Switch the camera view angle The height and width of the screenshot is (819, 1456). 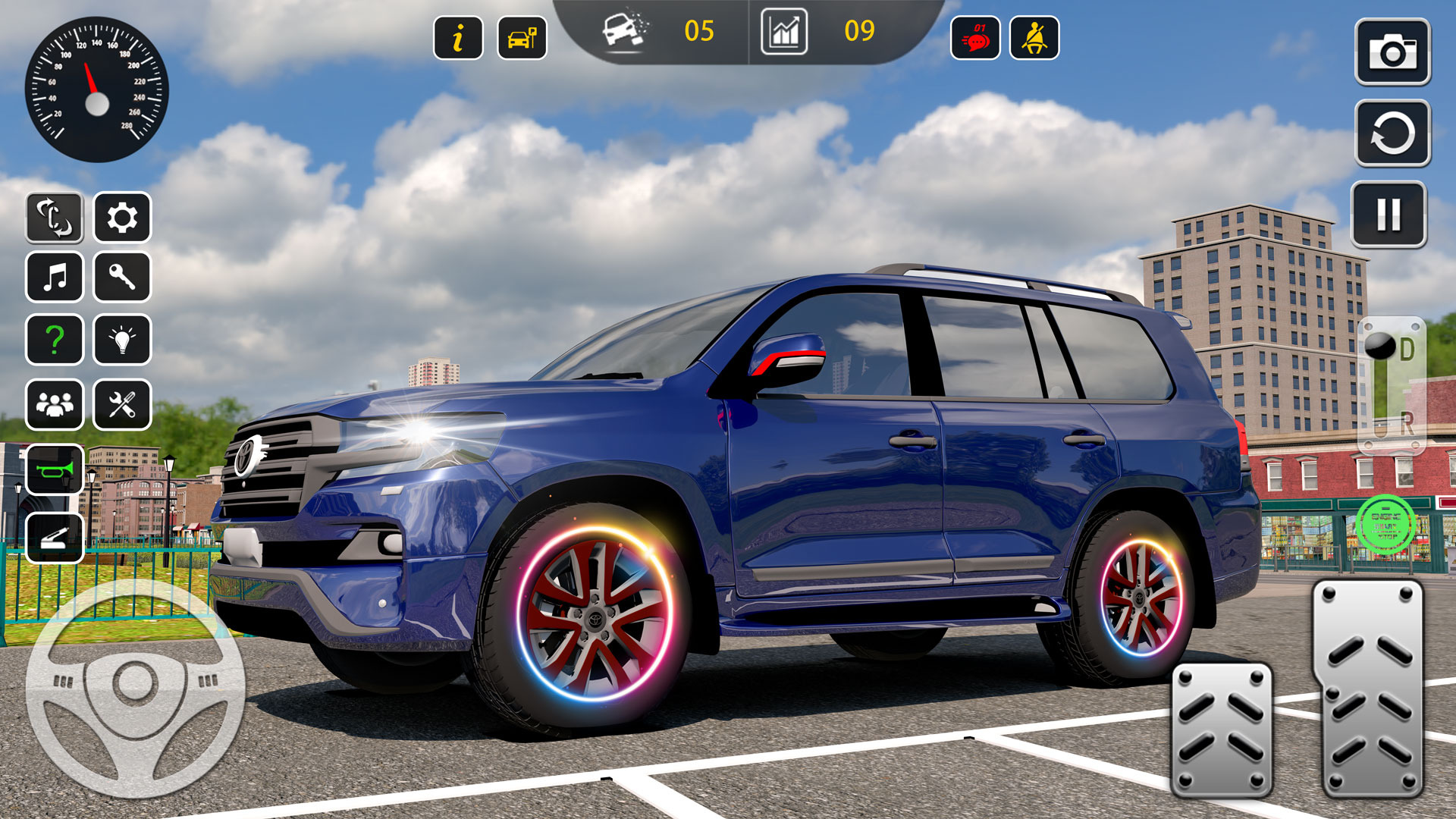55,218
